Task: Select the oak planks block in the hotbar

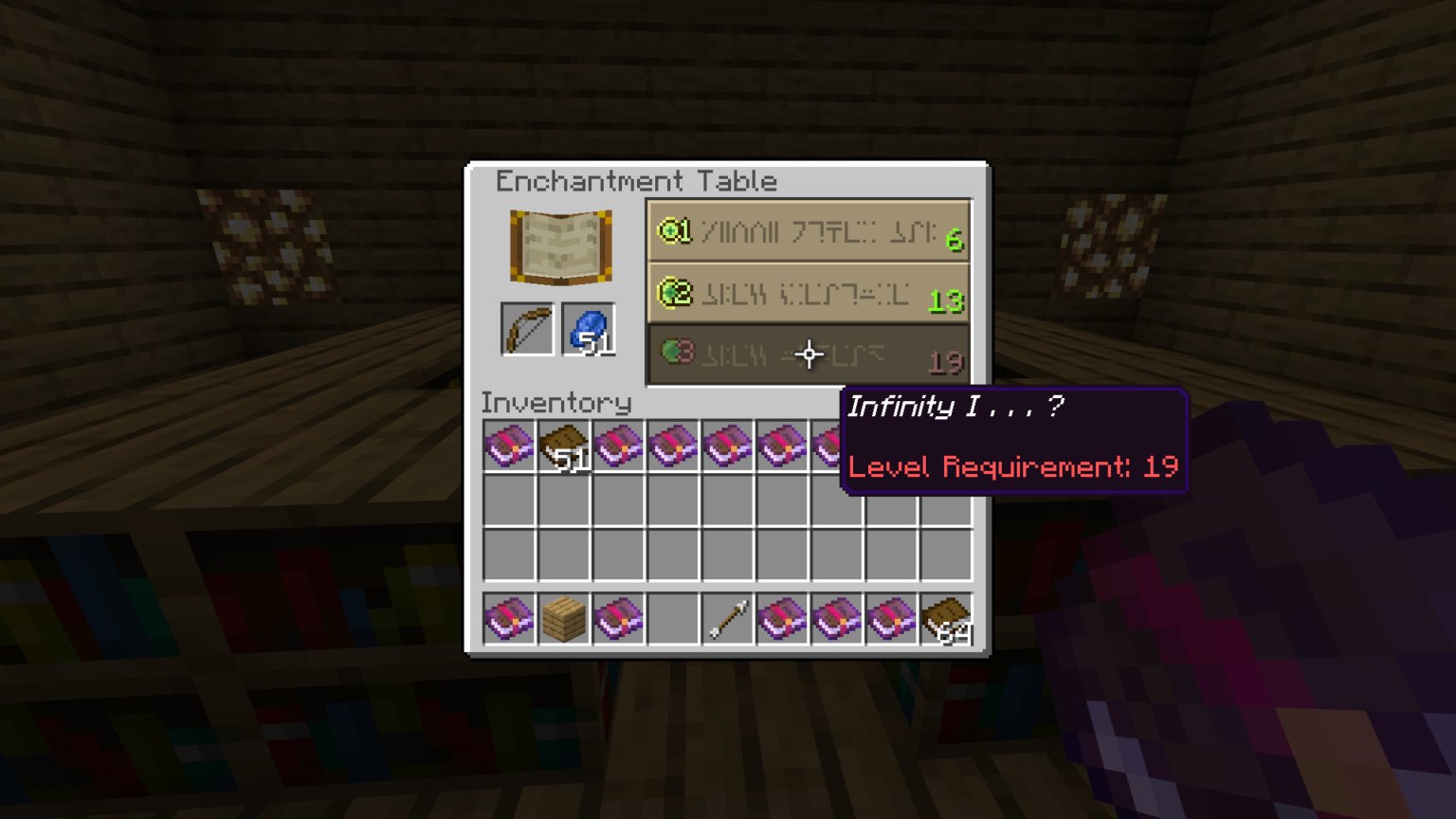Action: 564,619
